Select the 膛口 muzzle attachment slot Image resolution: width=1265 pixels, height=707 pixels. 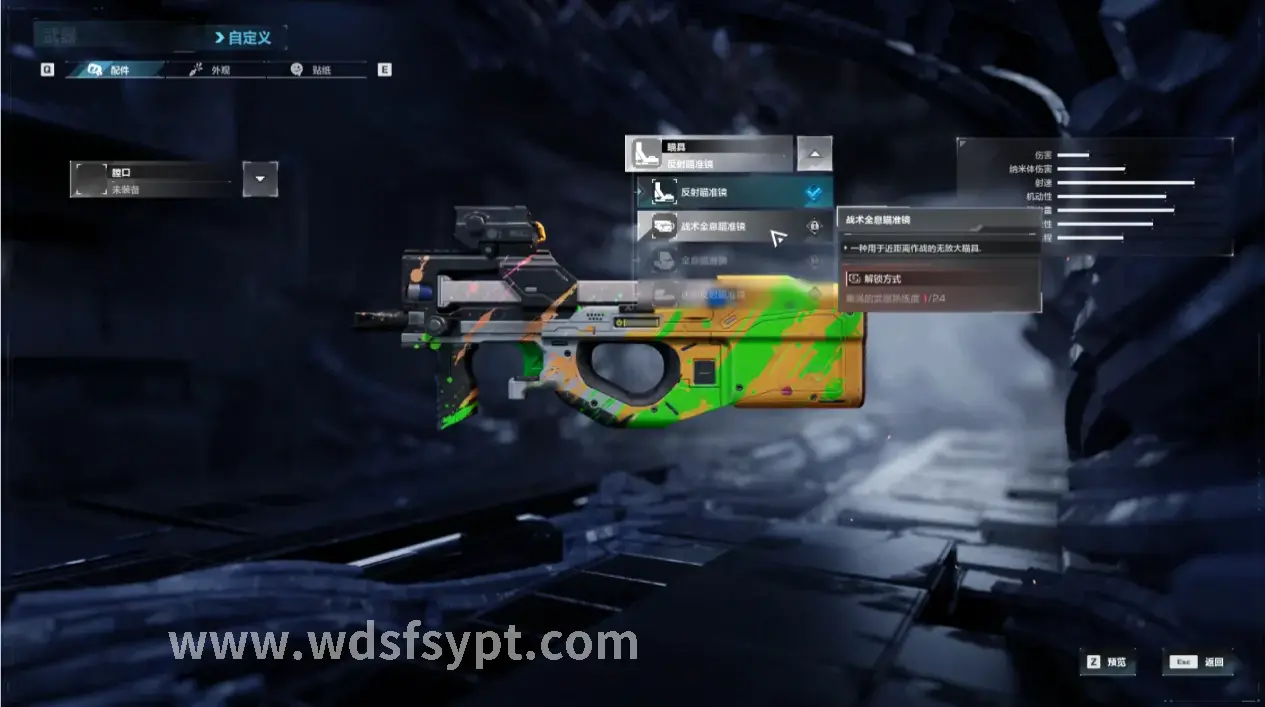point(153,180)
